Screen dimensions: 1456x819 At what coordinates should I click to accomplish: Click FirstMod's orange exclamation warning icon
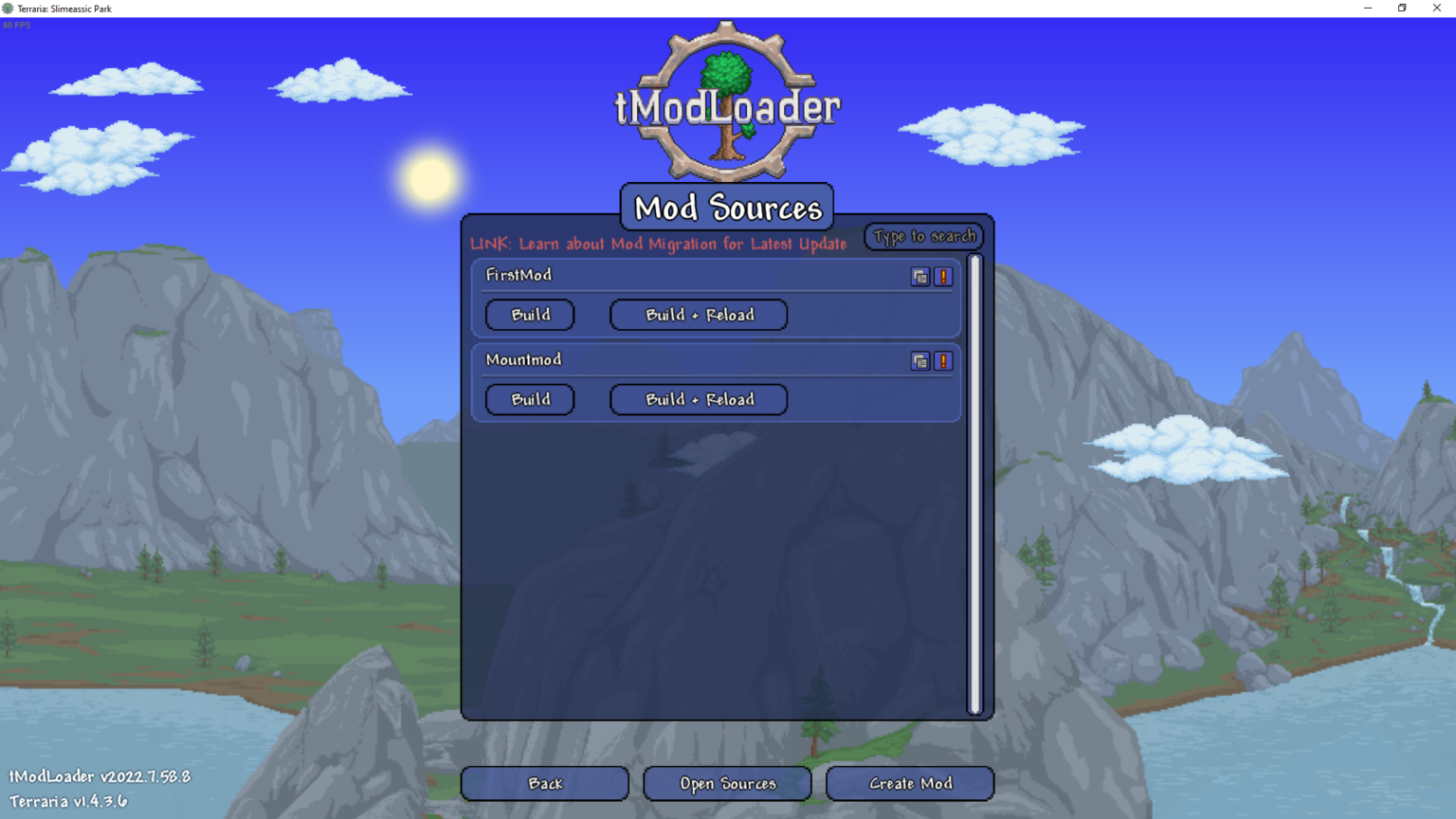[x=942, y=277]
